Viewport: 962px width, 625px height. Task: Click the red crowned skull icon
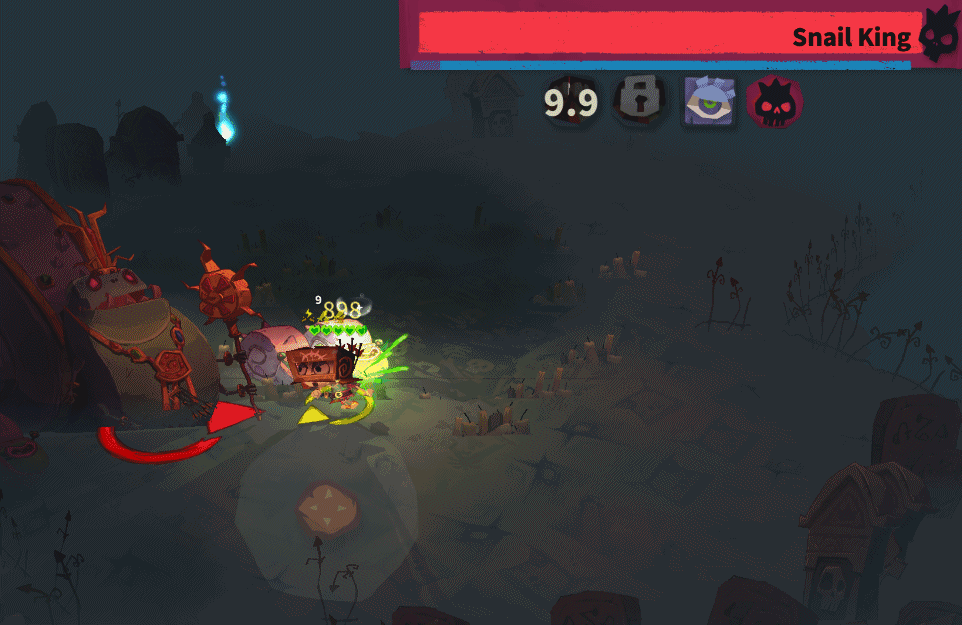click(774, 102)
